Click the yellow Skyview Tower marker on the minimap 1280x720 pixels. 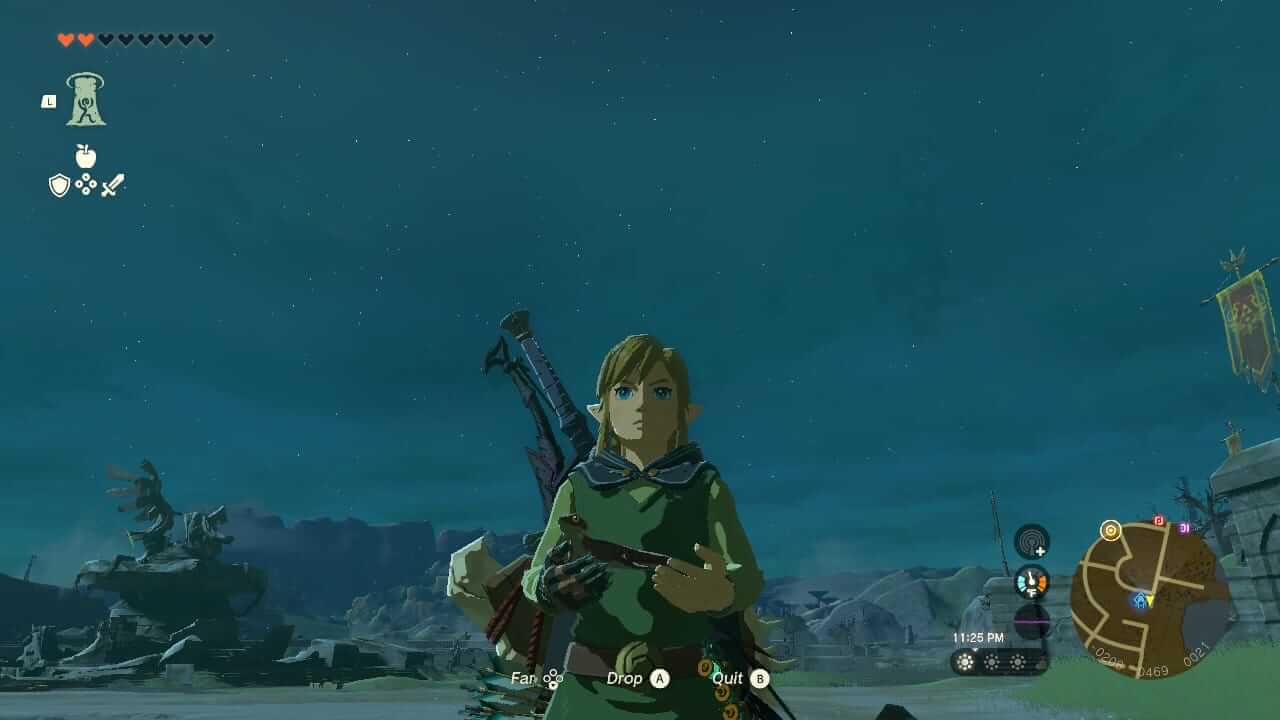point(1110,531)
